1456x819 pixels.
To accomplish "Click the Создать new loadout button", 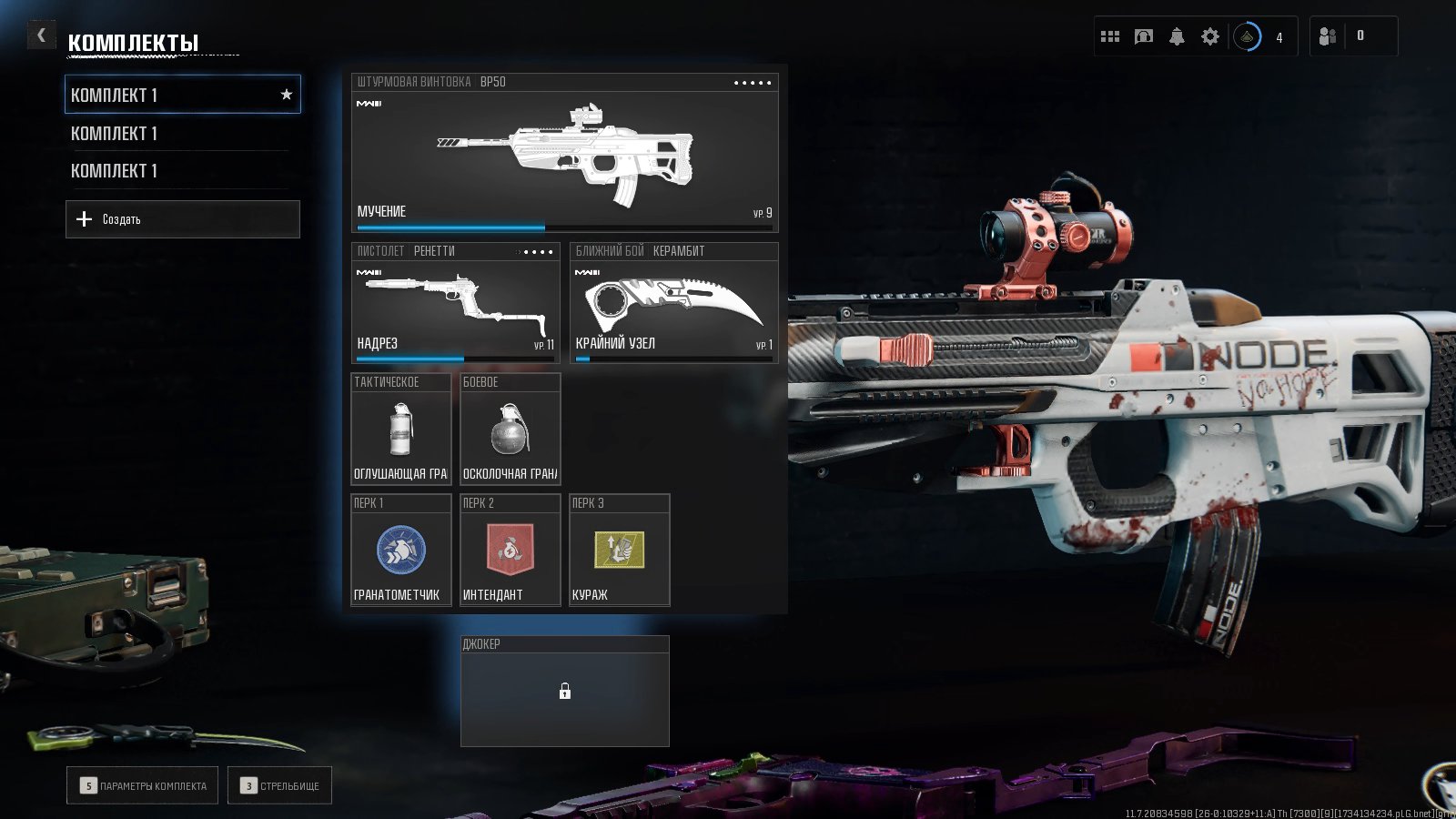I will click(x=182, y=219).
